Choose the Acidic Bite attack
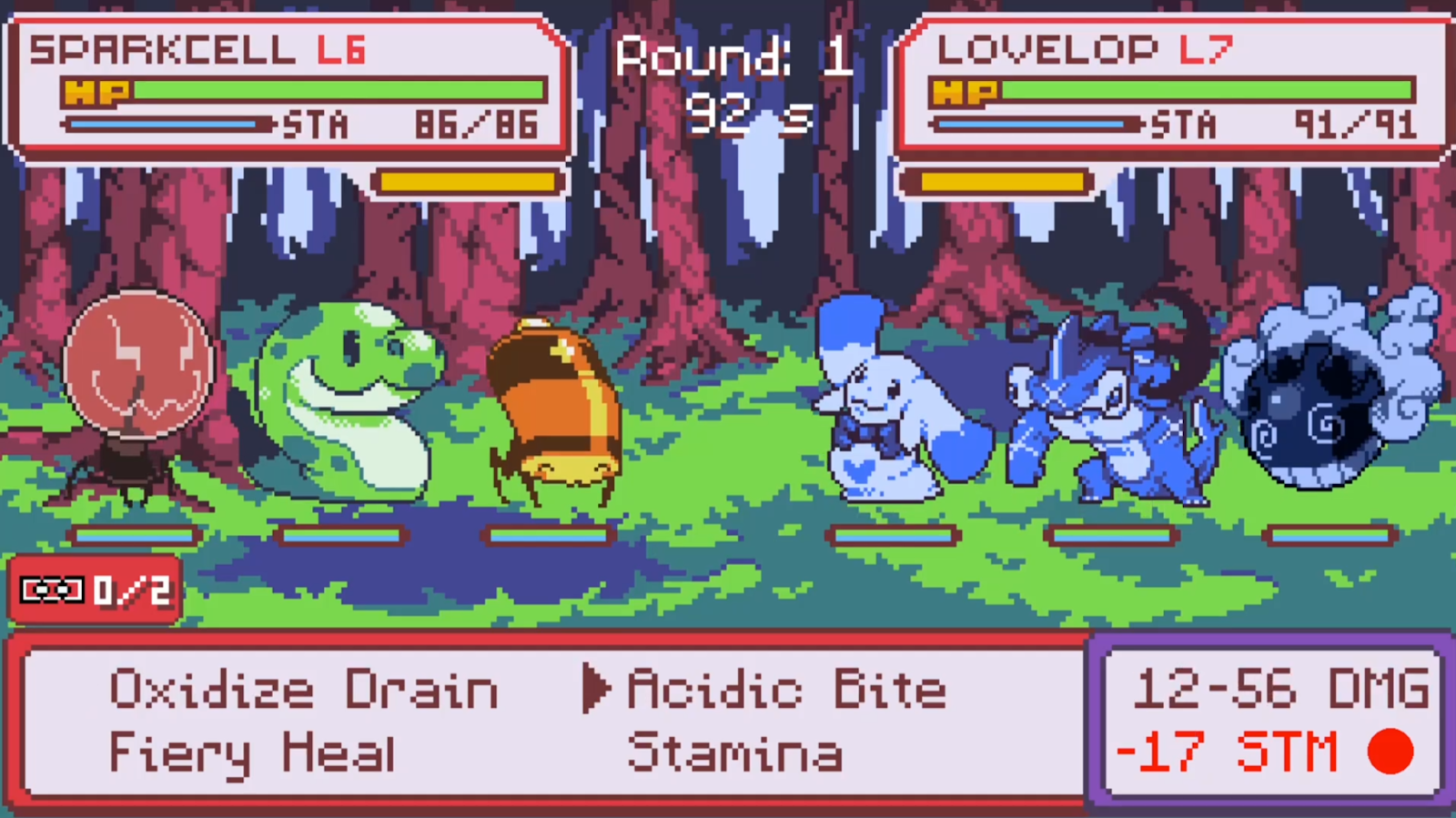The image size is (1456, 818). [x=786, y=690]
